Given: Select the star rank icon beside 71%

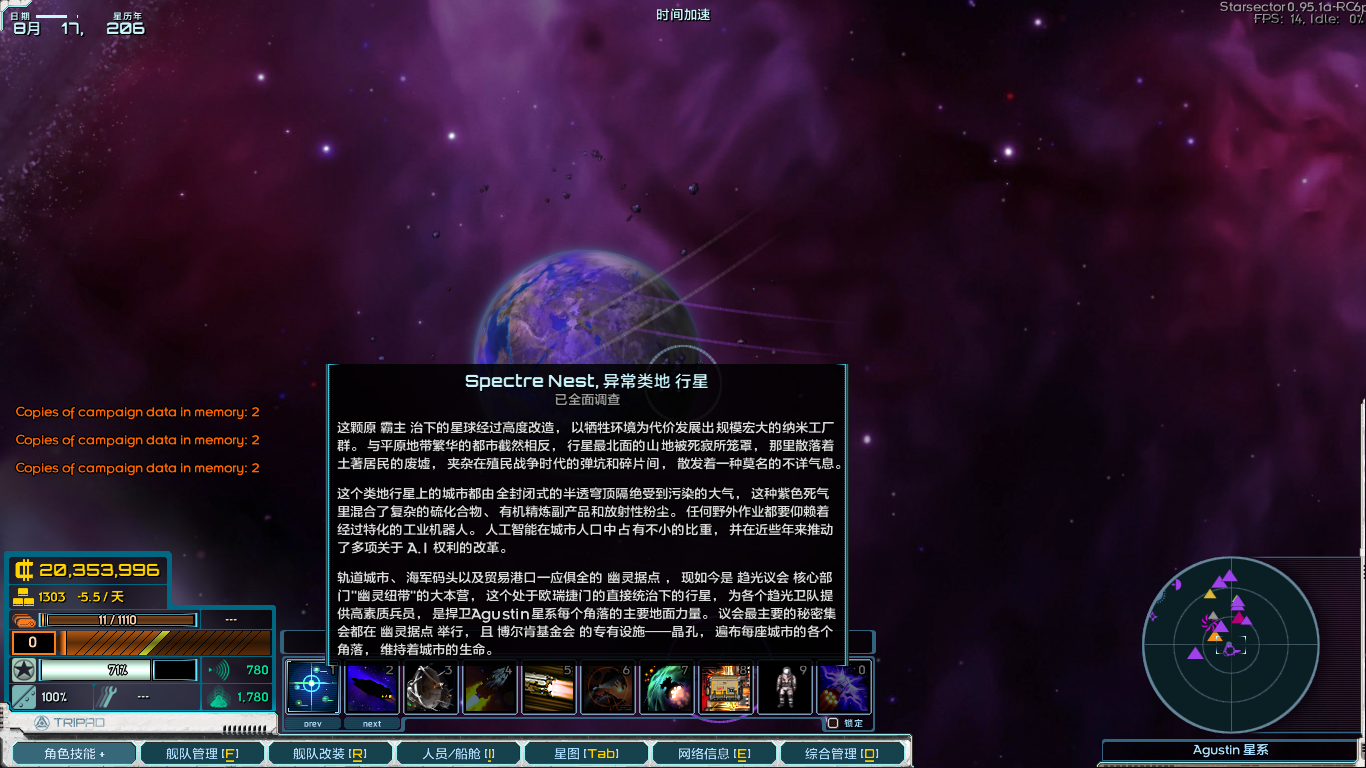Looking at the screenshot, I should (x=22, y=670).
